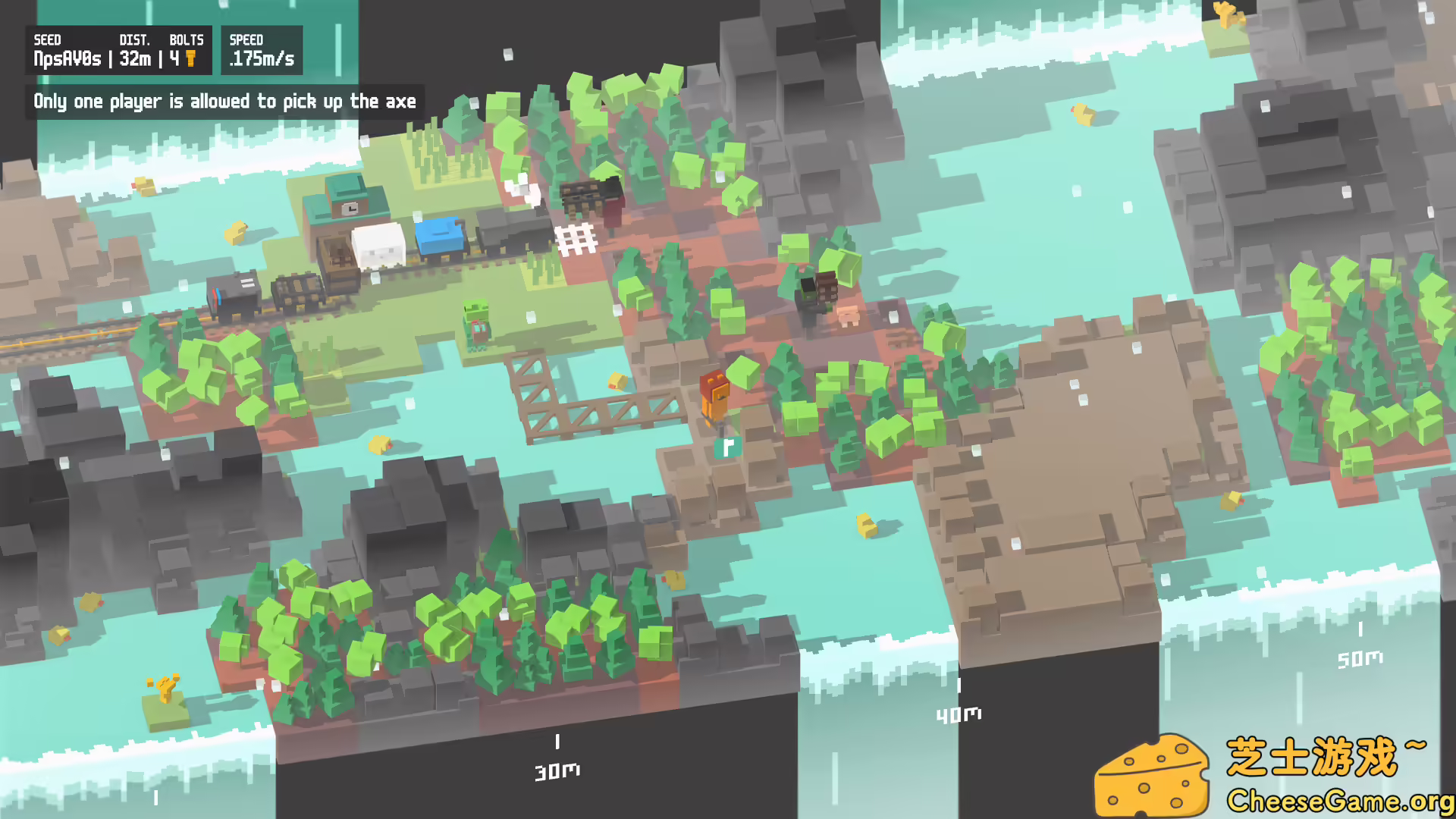This screenshot has height=819, width=1456.
Task: Click the 50m marker on the right edge
Action: (1359, 659)
